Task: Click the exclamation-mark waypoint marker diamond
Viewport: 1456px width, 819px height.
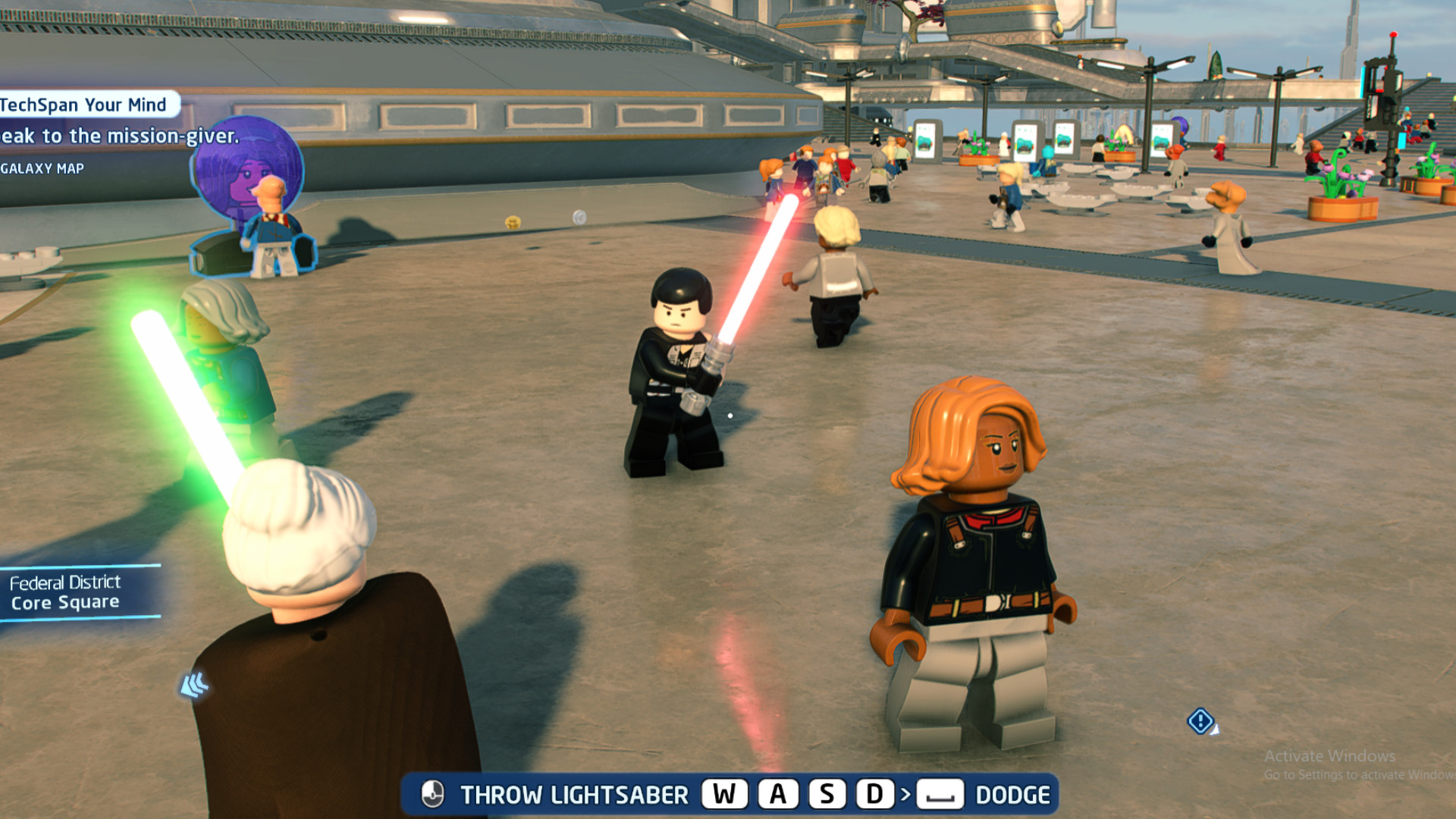Action: [1200, 722]
